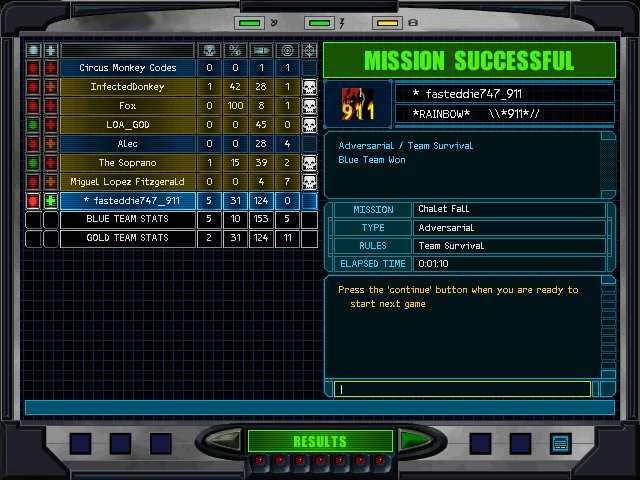Click the rounds fired bullet column header

261,50
